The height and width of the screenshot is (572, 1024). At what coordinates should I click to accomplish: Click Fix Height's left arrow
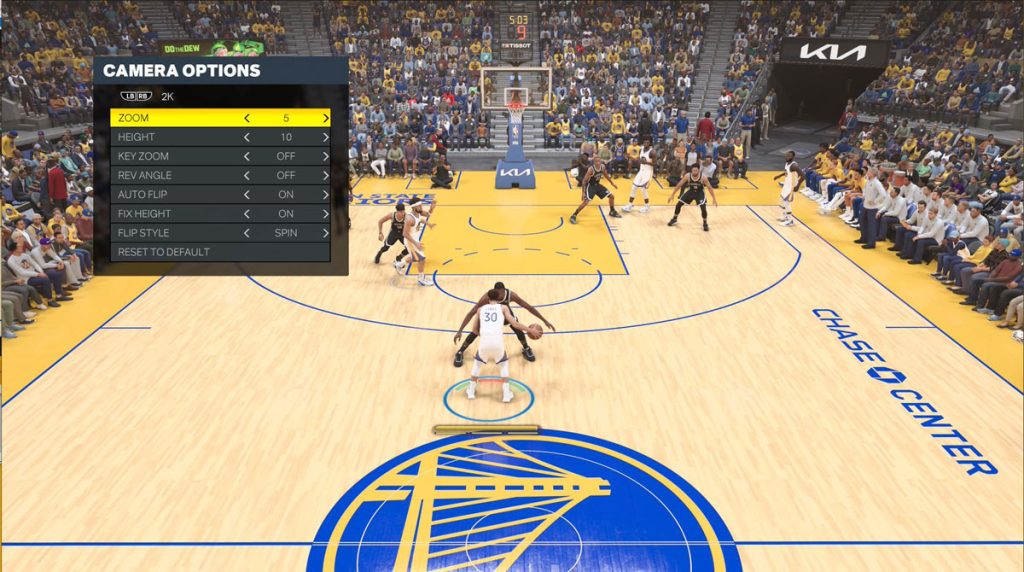pos(247,214)
